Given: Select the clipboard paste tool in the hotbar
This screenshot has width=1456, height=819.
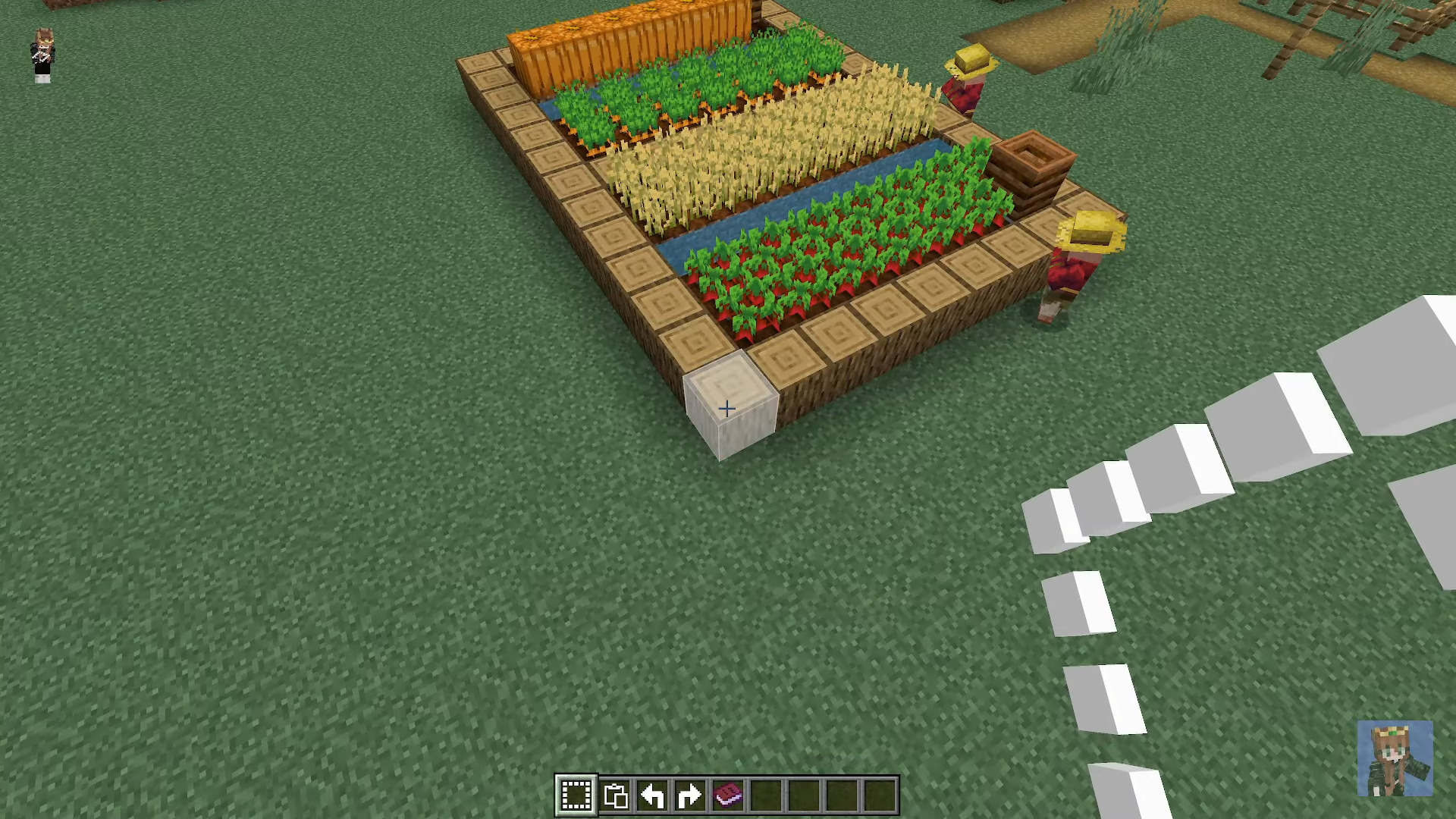Looking at the screenshot, I should 616,793.
